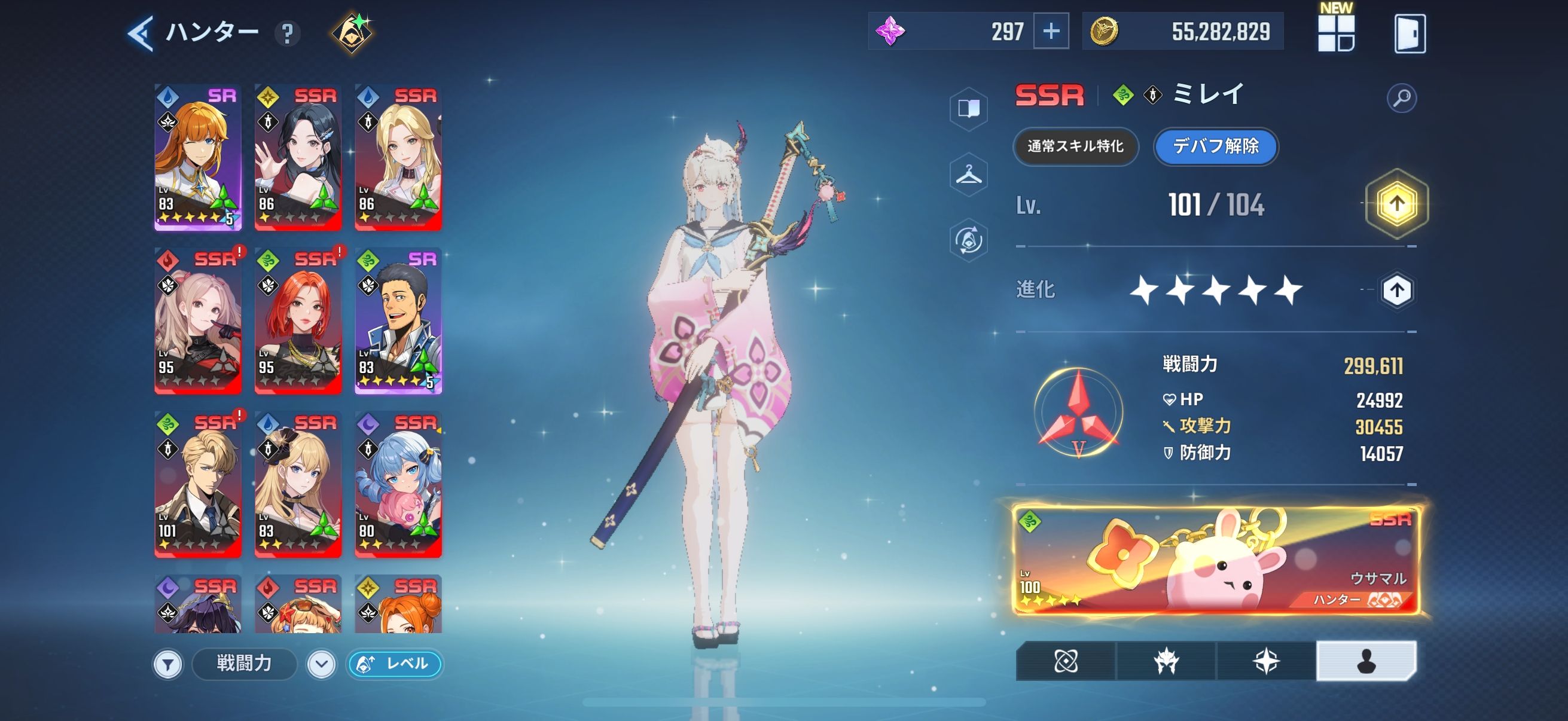Select the level 83 SR dark-haired man card
Image resolution: width=1568 pixels, height=721 pixels.
pyautogui.click(x=398, y=320)
